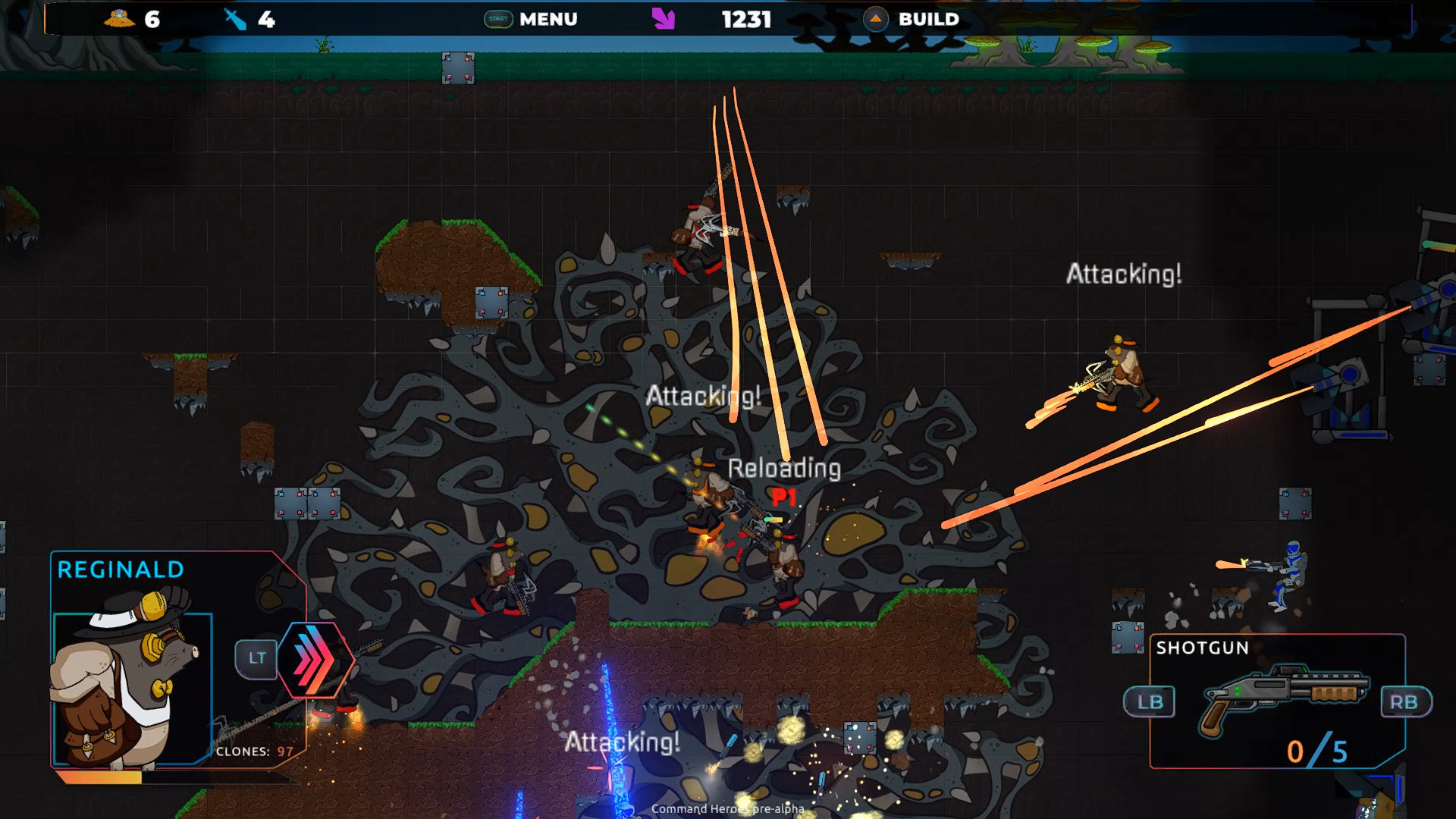Image resolution: width=1456 pixels, height=819 pixels.
Task: Click the purple arrow currency icon beside 1231
Action: tap(664, 19)
